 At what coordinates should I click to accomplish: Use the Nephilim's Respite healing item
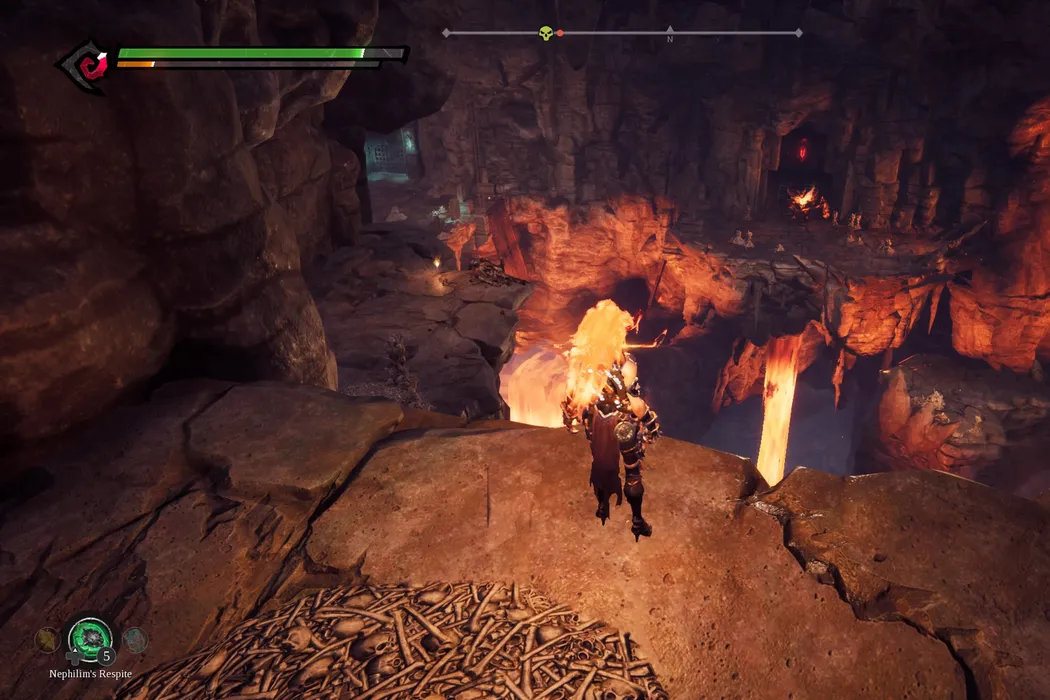click(89, 638)
